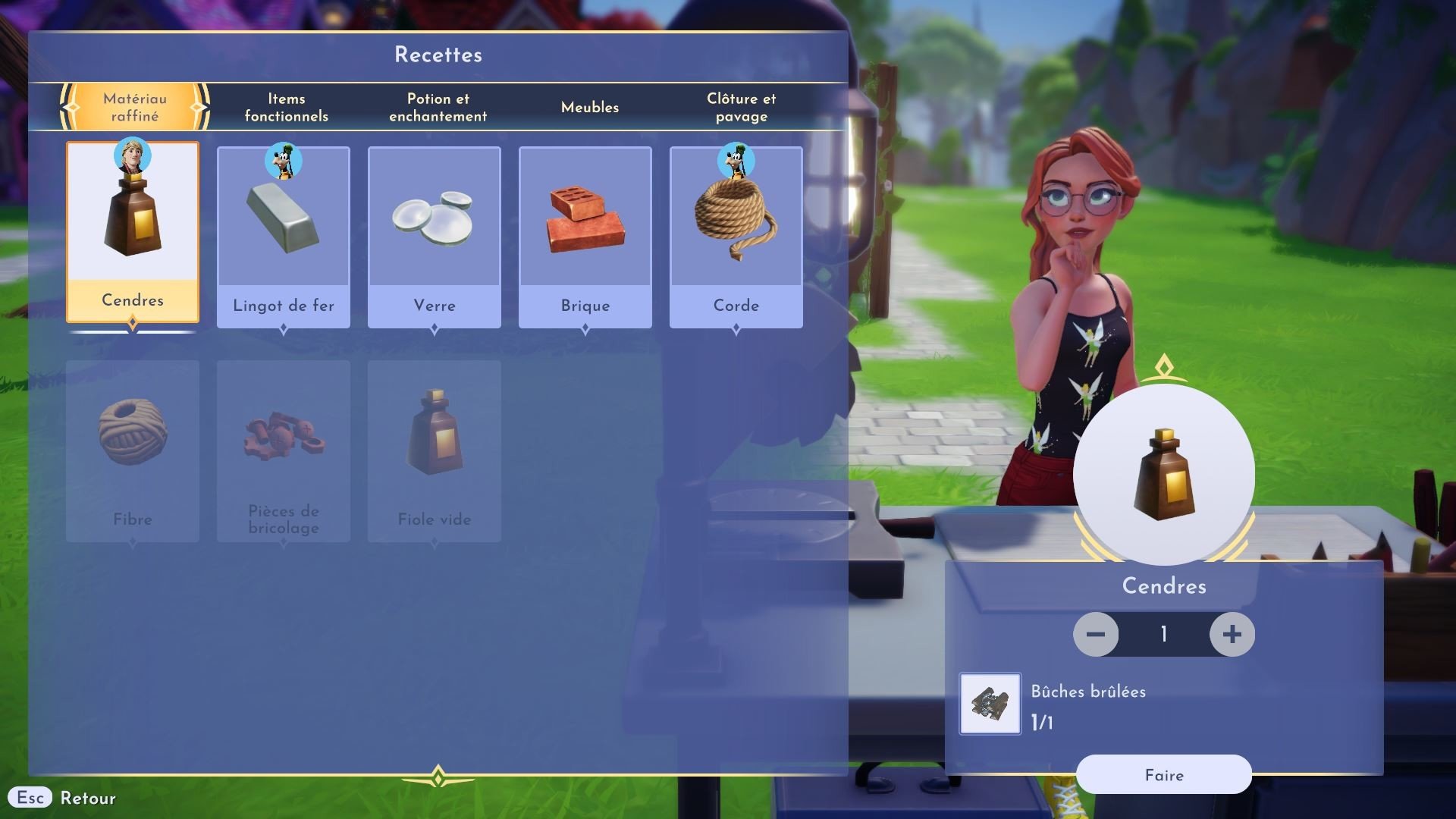Select the dimmed Fibre recipe
This screenshot has width=1456, height=819.
pos(133,451)
